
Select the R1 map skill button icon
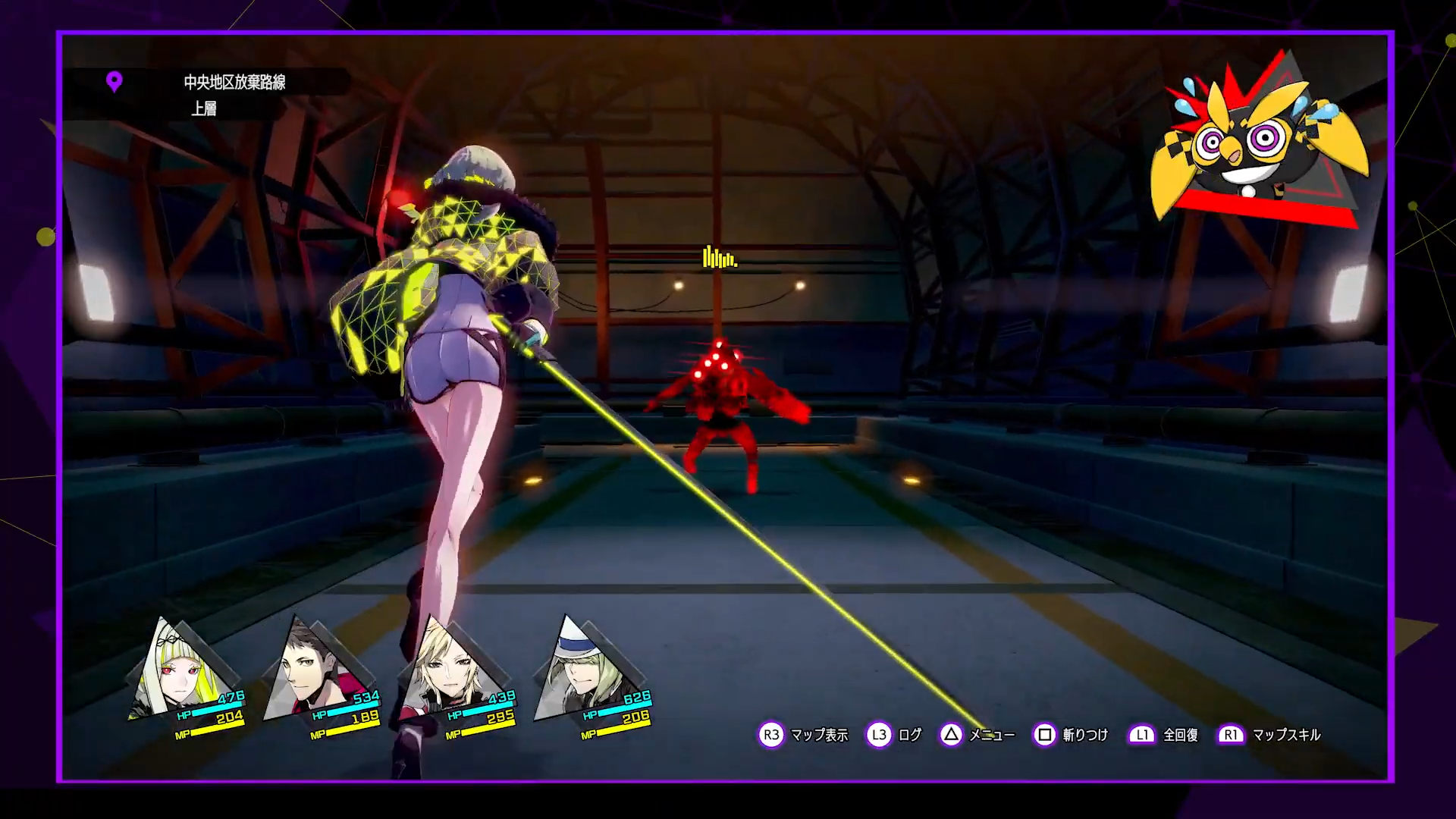tap(1230, 734)
